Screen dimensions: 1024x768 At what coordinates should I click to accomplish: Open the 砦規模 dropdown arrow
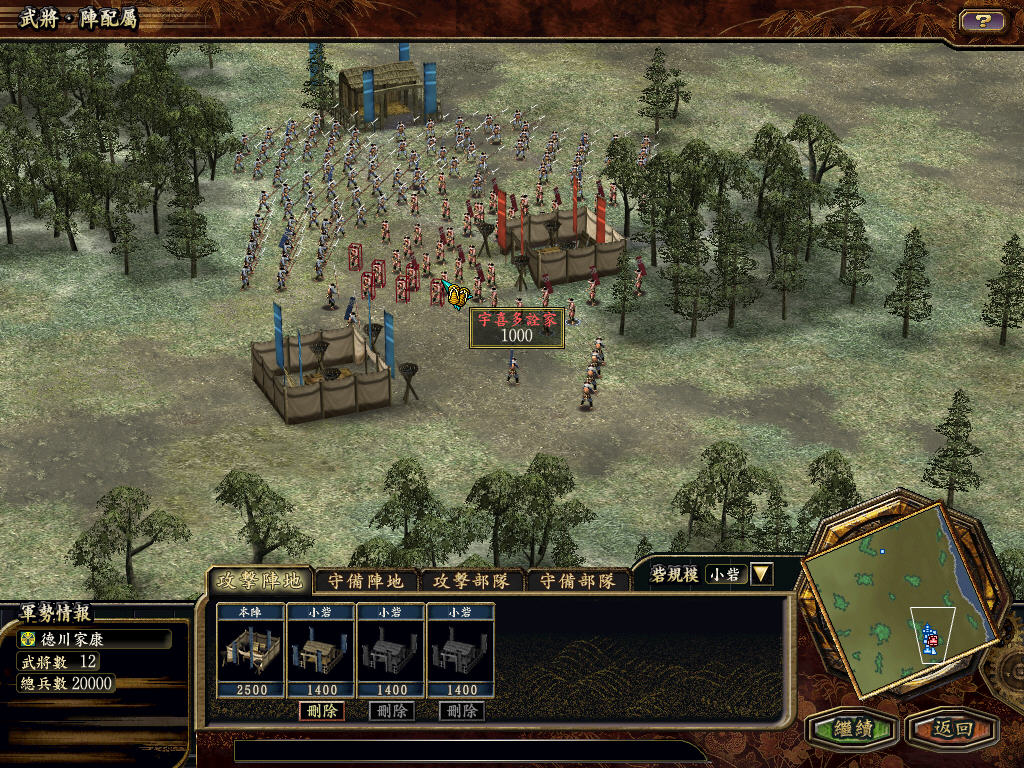(761, 574)
